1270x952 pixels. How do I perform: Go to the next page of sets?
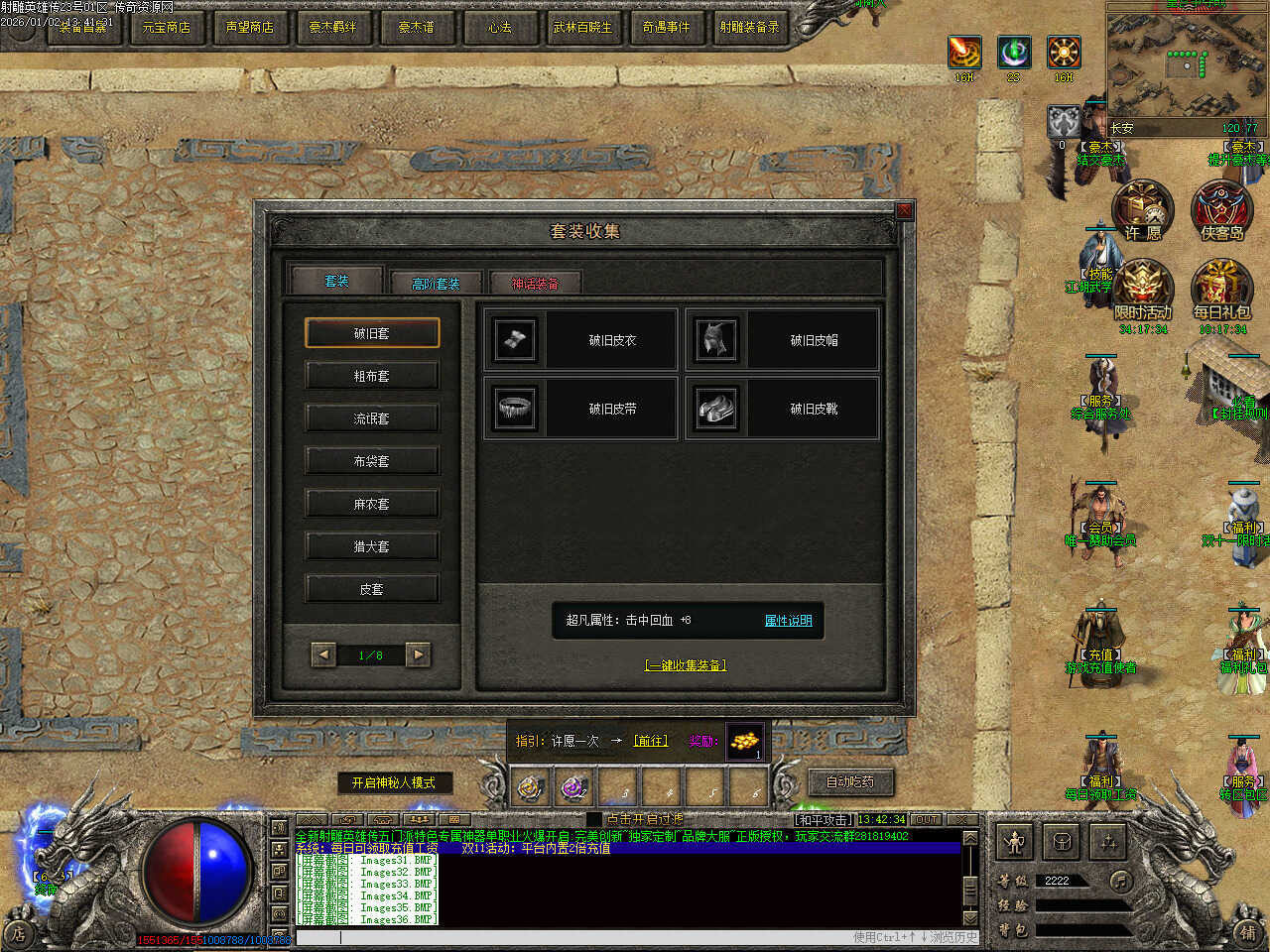pyautogui.click(x=419, y=654)
